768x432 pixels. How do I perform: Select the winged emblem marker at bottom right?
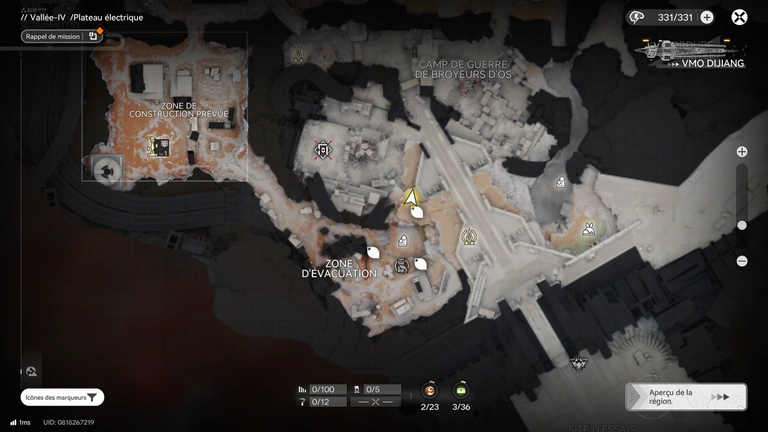coord(577,362)
